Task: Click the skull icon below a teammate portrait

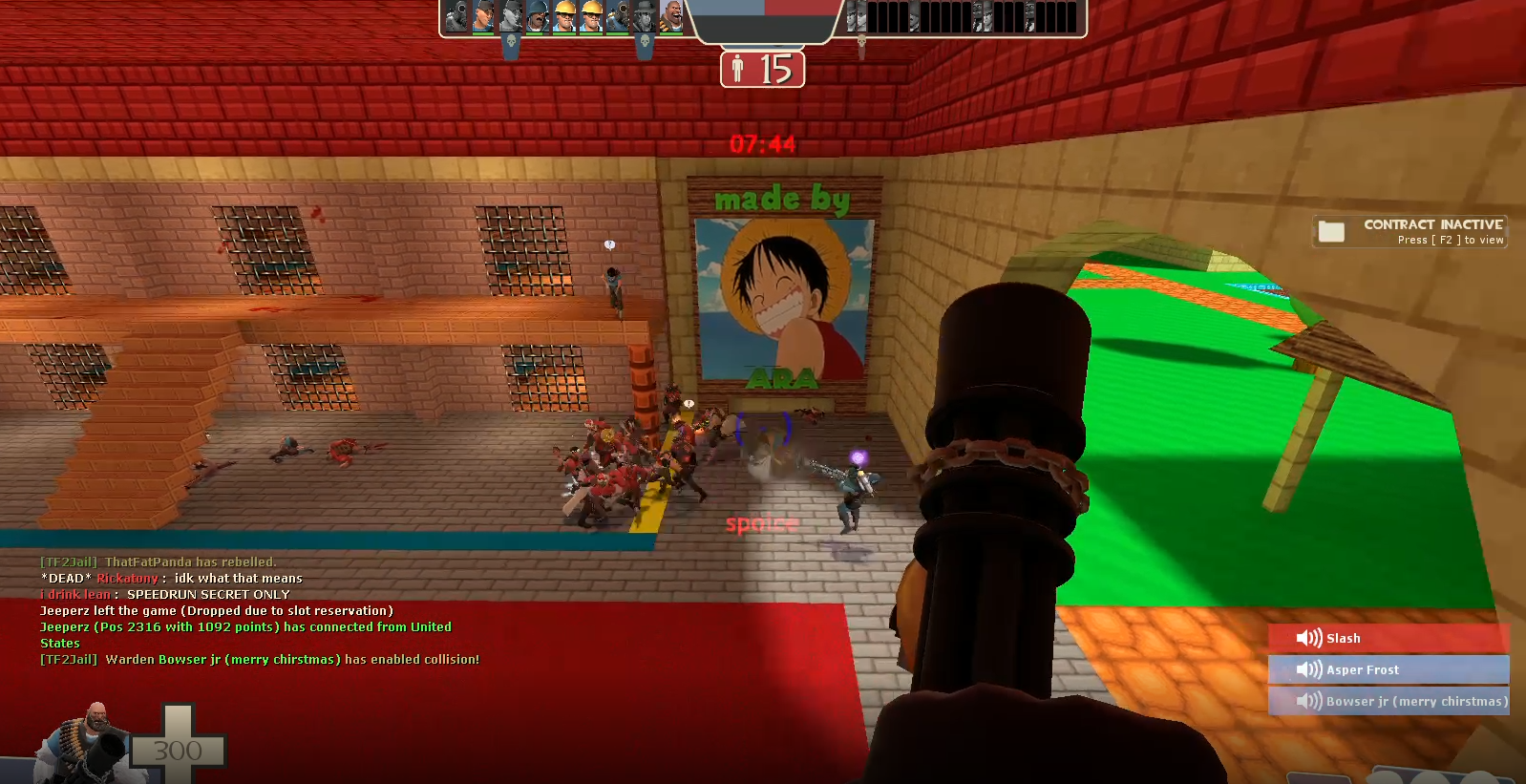Action: [x=512, y=42]
